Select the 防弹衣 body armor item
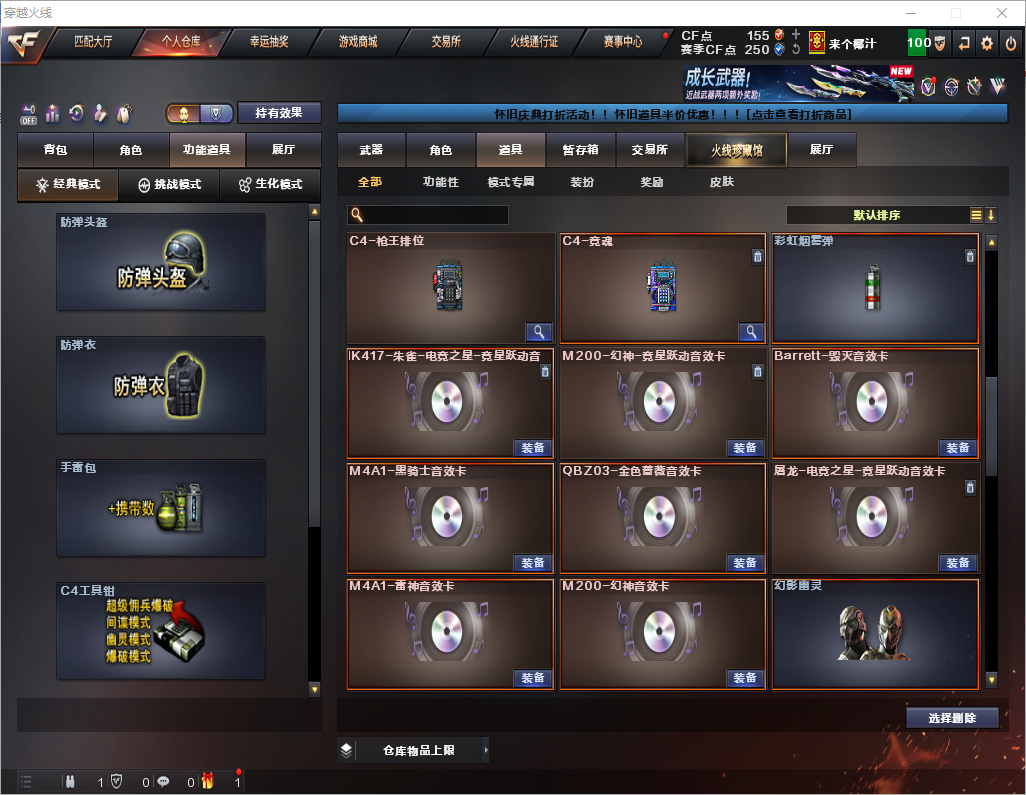Viewport: 1026px width, 795px height. 161,385
